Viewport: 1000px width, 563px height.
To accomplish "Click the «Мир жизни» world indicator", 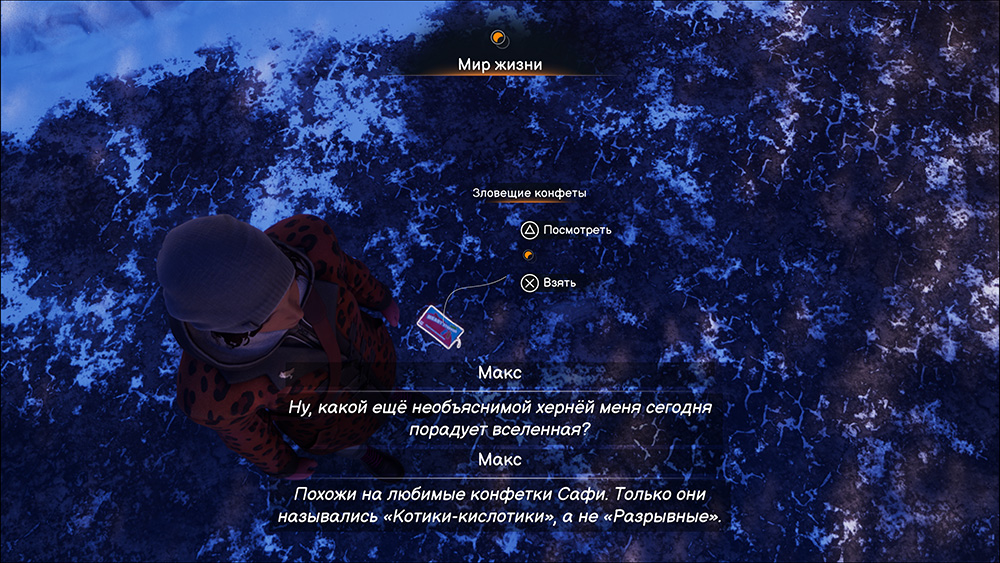I will (x=500, y=64).
